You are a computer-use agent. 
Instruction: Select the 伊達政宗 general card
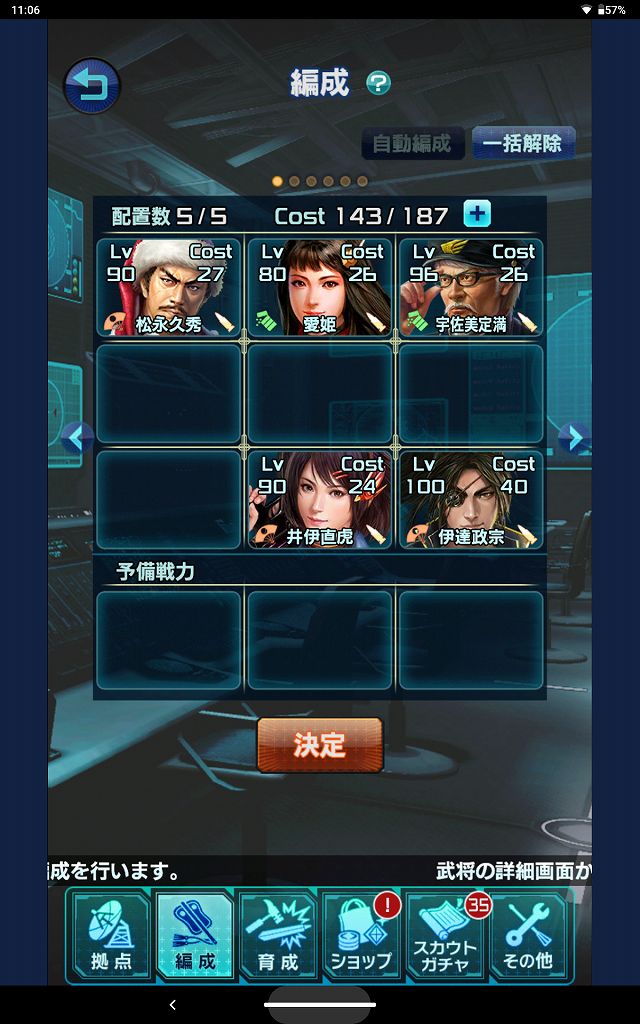pos(471,500)
